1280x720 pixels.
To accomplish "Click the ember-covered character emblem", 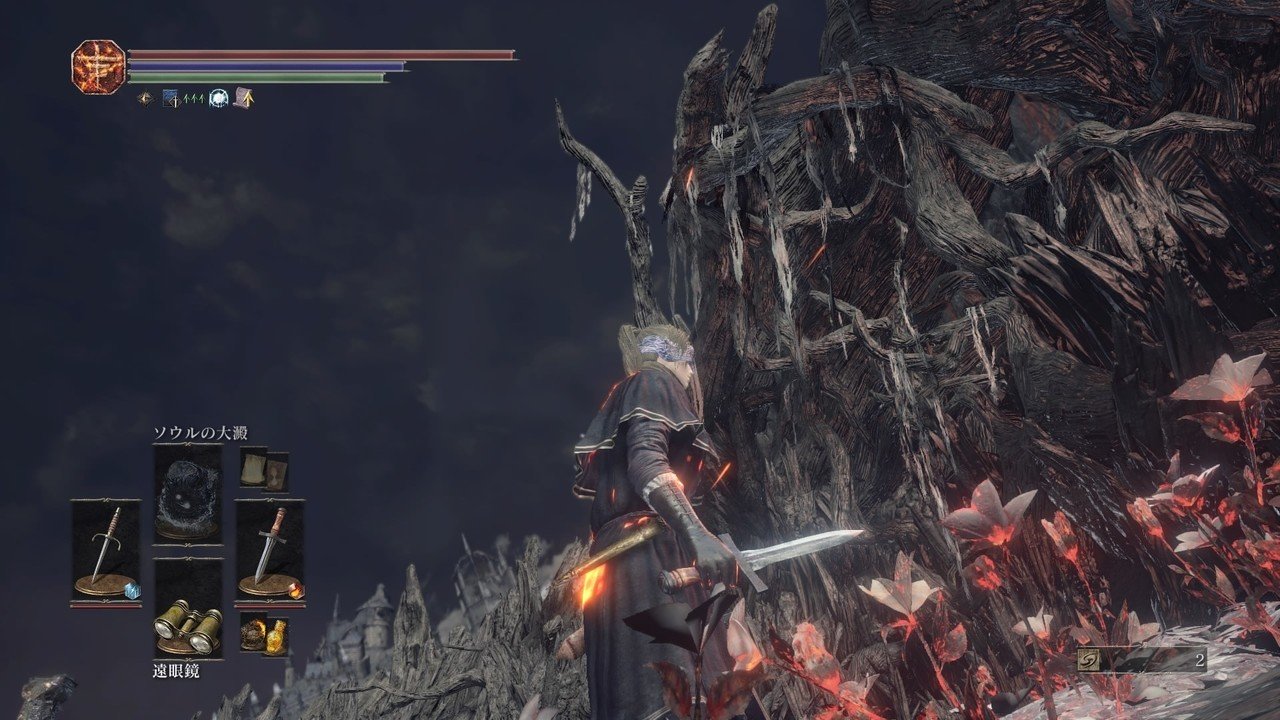I will coord(98,66).
